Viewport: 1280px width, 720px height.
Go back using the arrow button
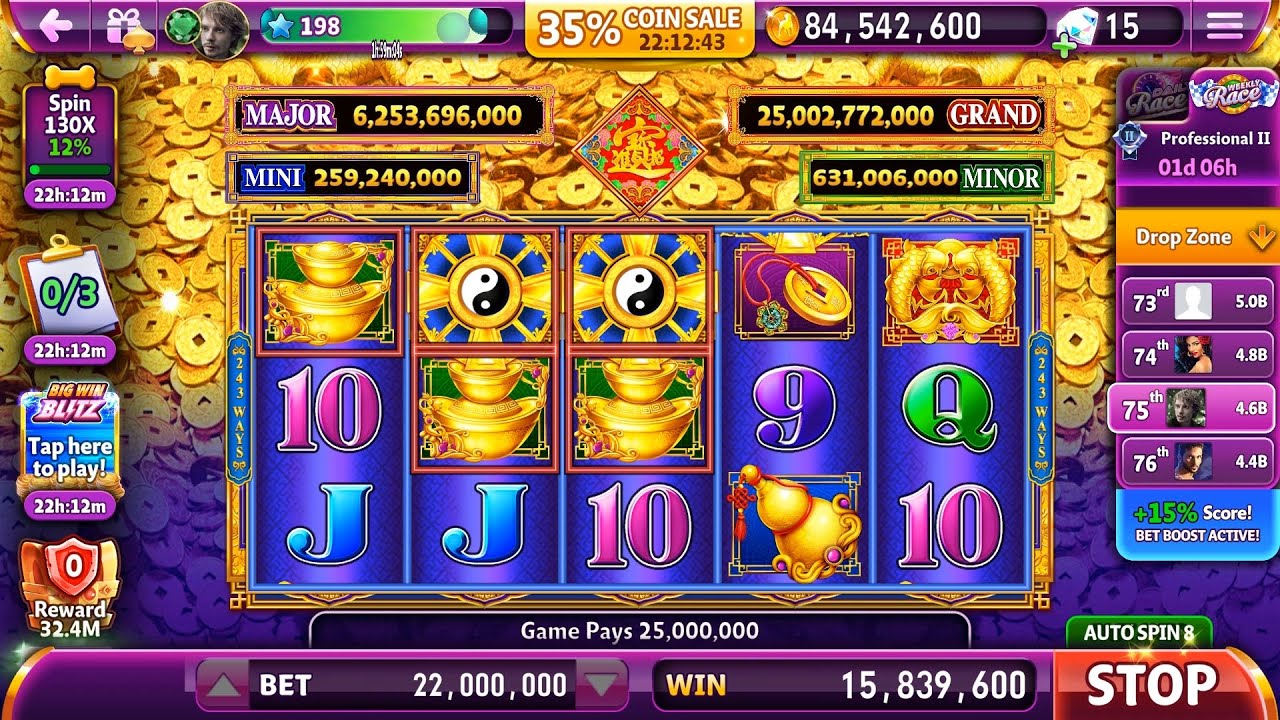(55, 26)
